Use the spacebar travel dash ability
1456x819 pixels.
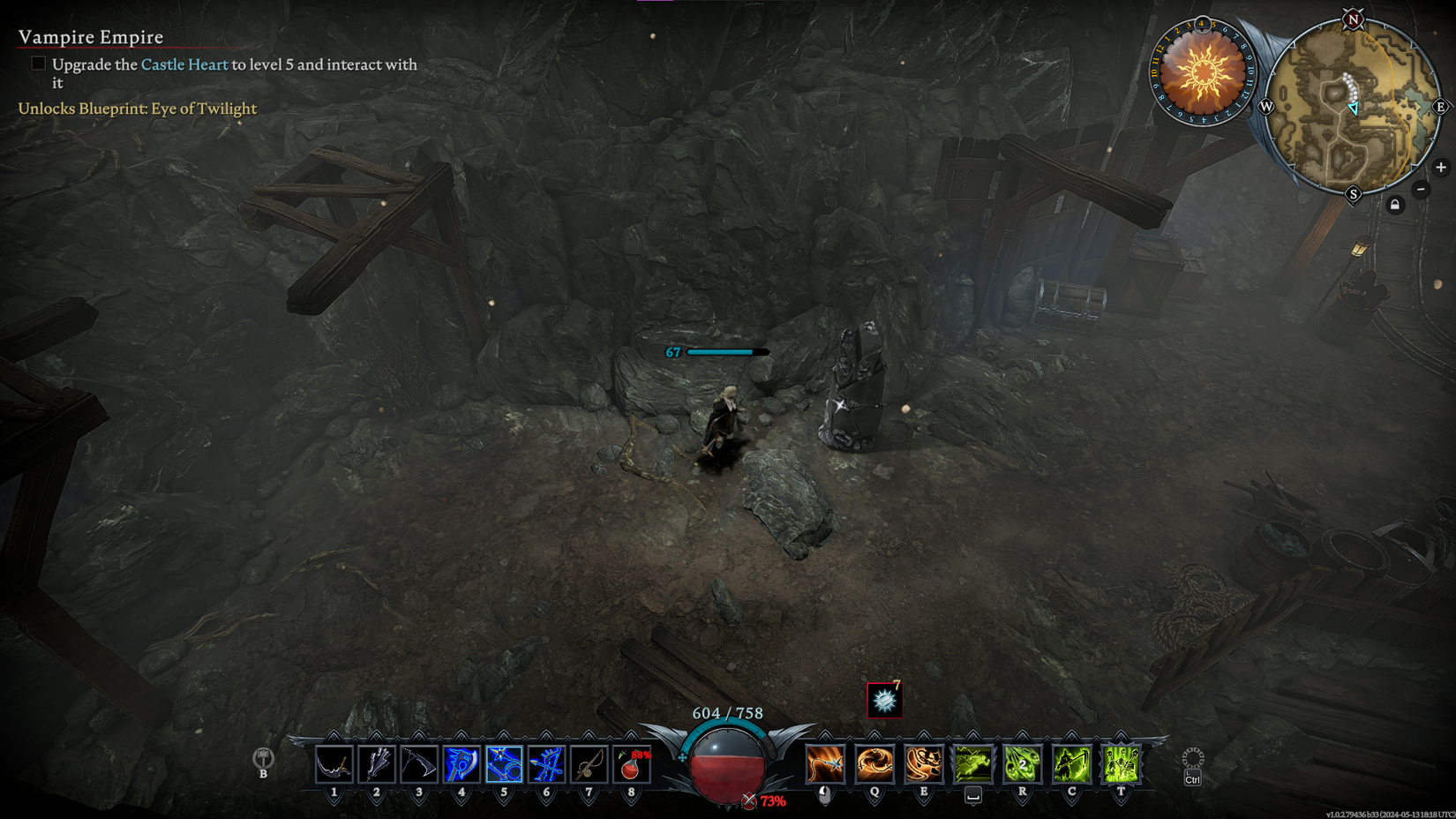[972, 764]
